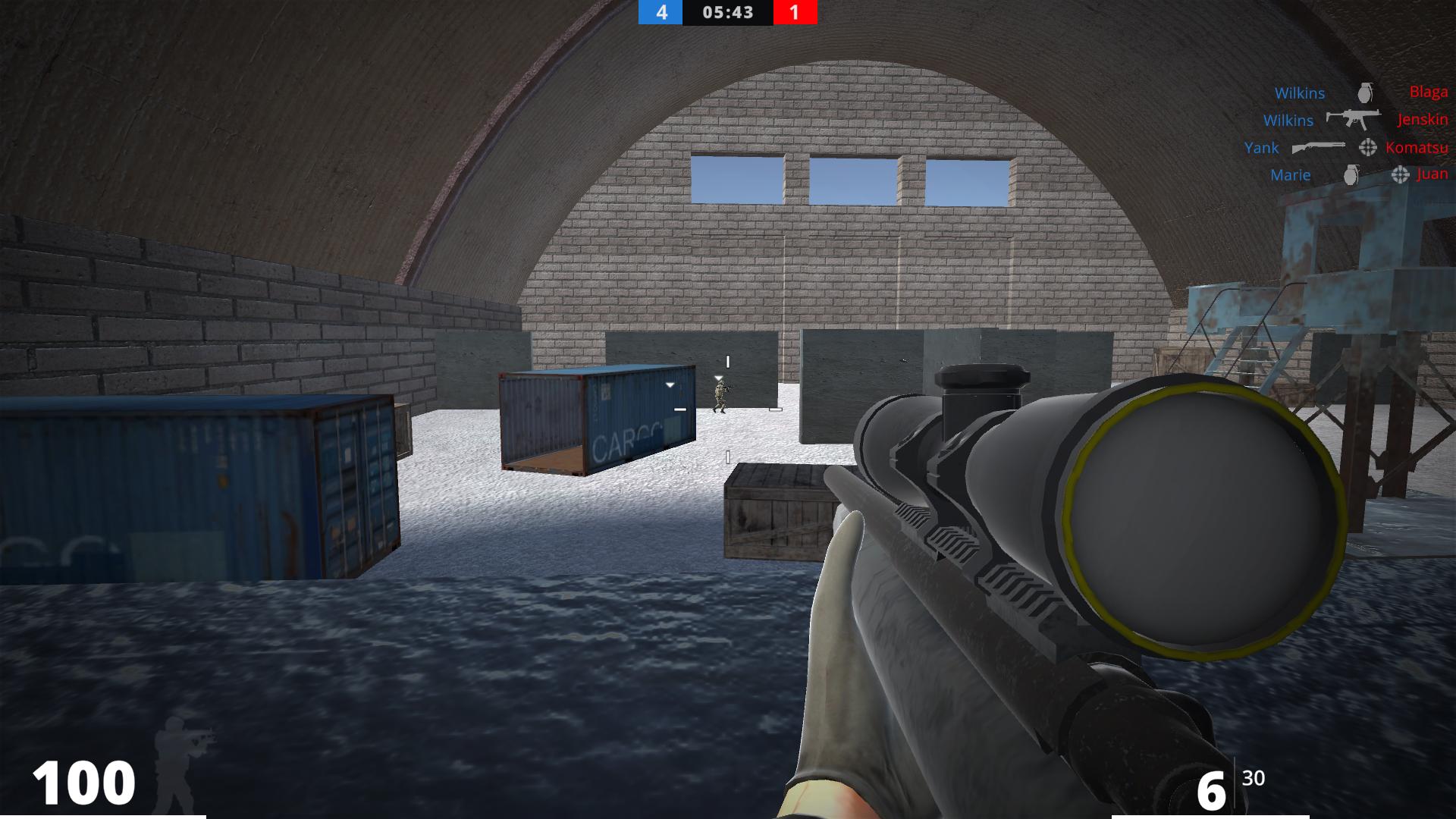Viewport: 1456px width, 819px height.
Task: Click the headshot crosshair icon next to Komatsu
Action: pyautogui.click(x=1367, y=148)
